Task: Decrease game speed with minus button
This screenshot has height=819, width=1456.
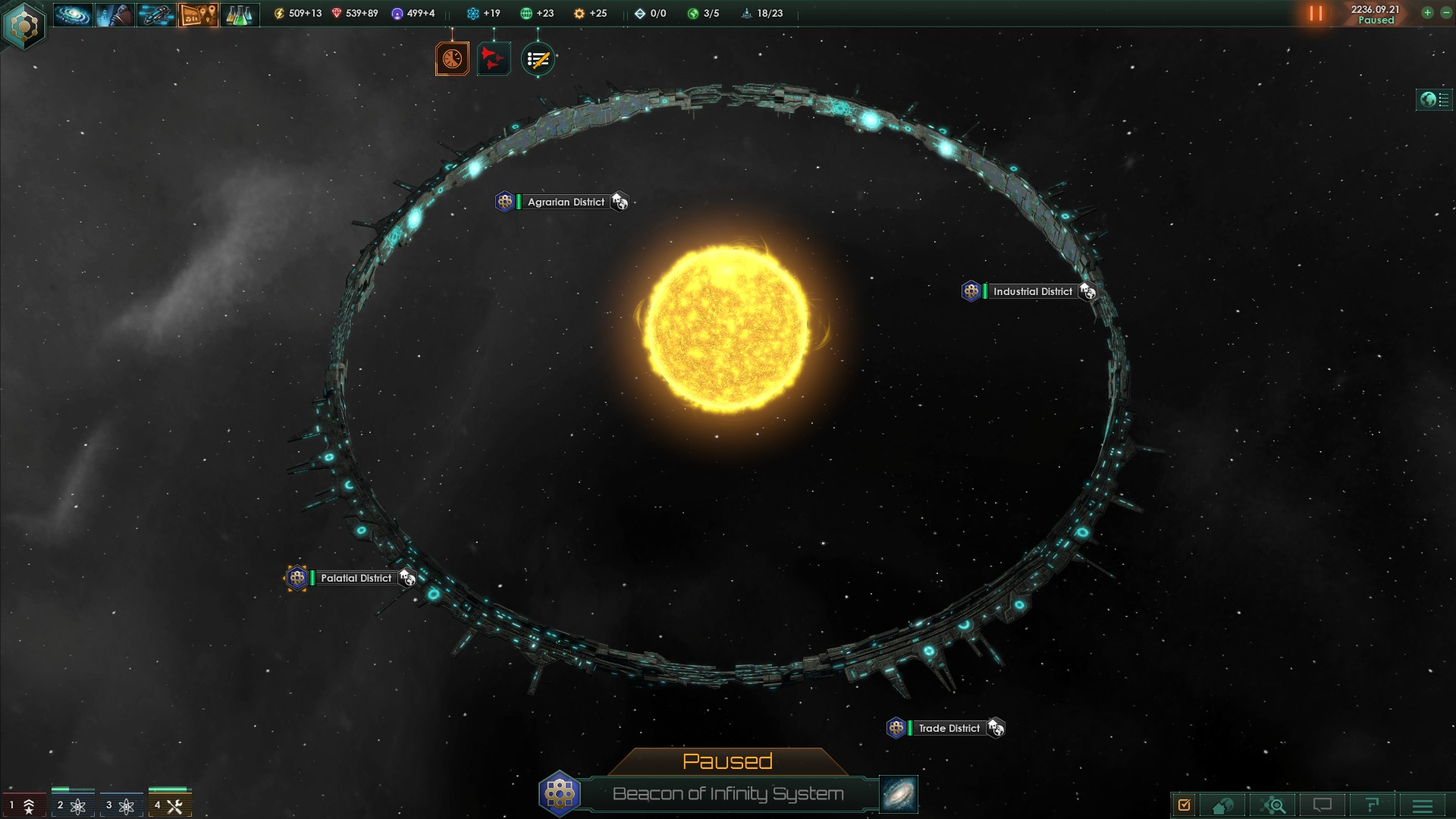Action: tap(1445, 13)
